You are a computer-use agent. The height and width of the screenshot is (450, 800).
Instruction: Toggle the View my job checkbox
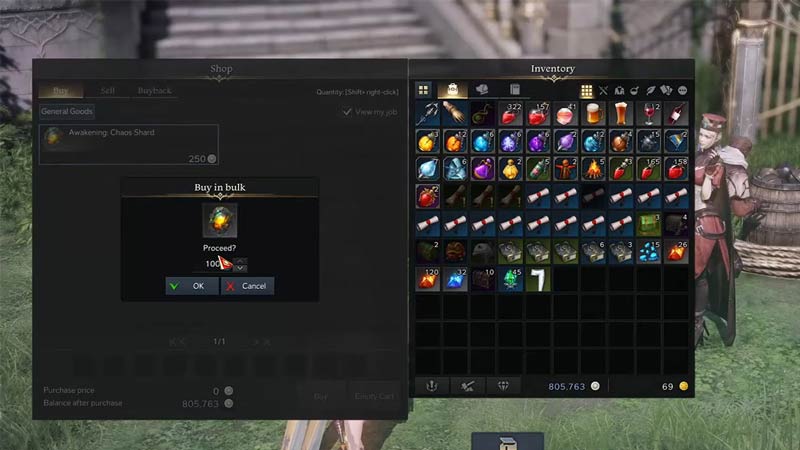pyautogui.click(x=348, y=112)
